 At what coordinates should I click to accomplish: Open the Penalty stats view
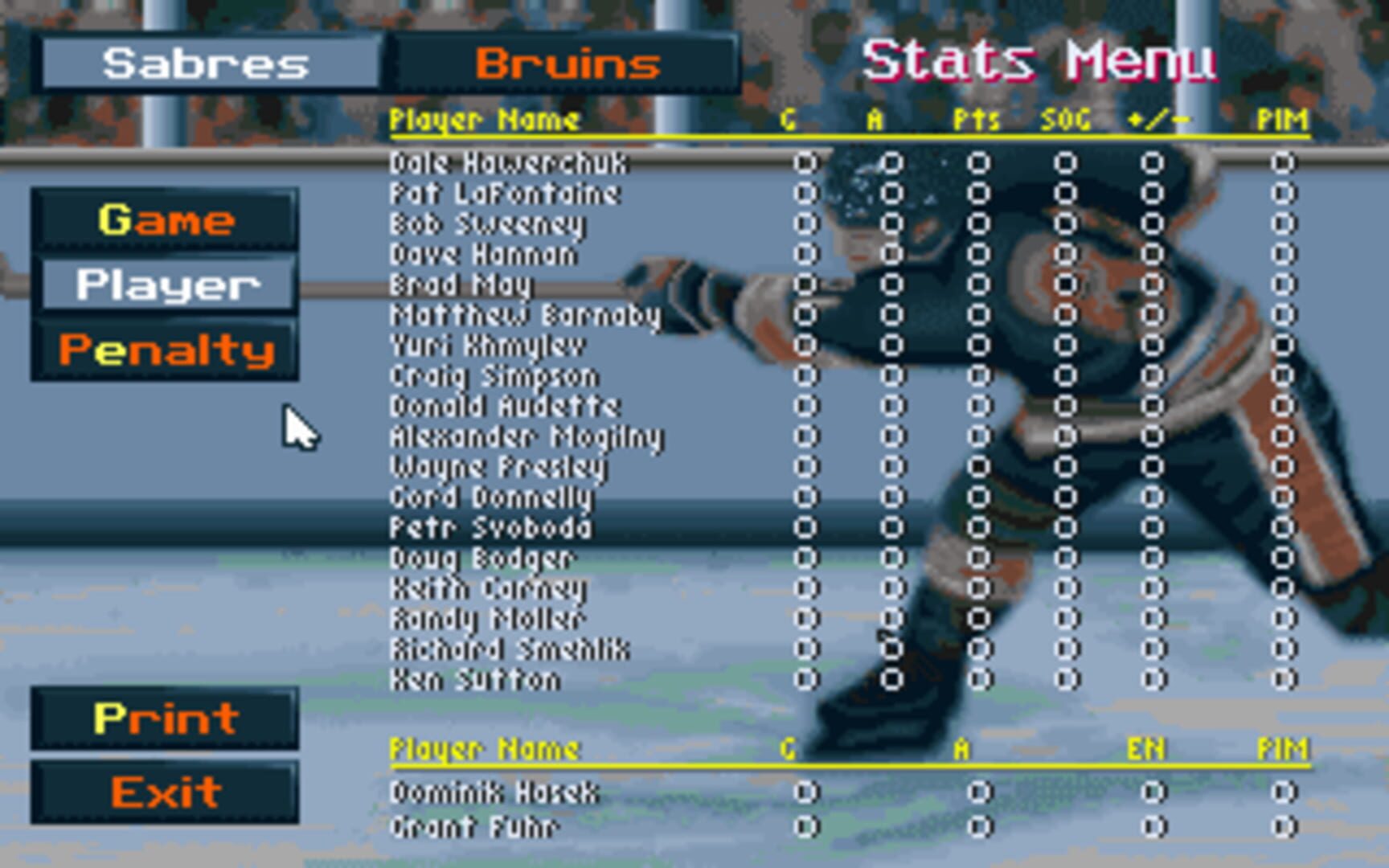click(x=166, y=349)
